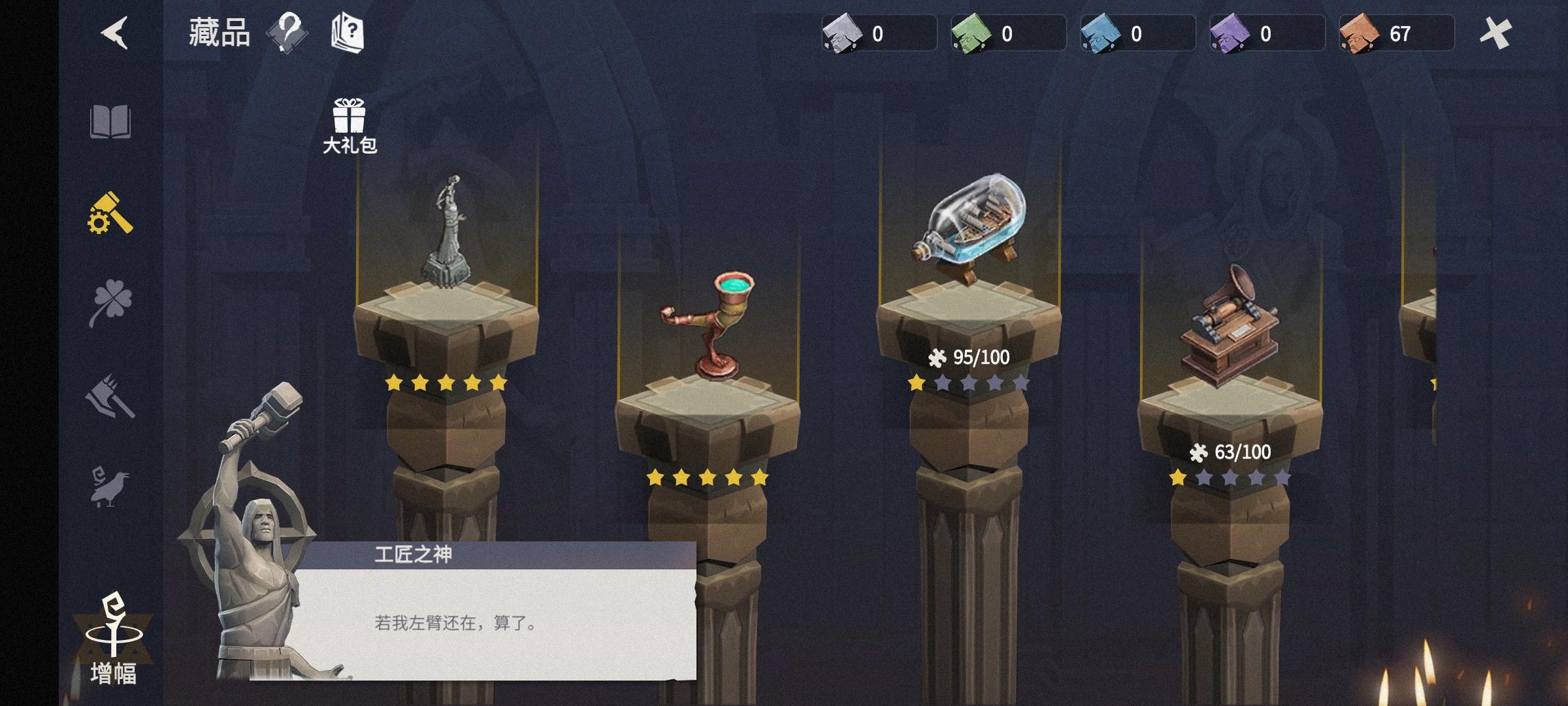
Task: Open the 大礼包 gift pack
Action: (348, 118)
